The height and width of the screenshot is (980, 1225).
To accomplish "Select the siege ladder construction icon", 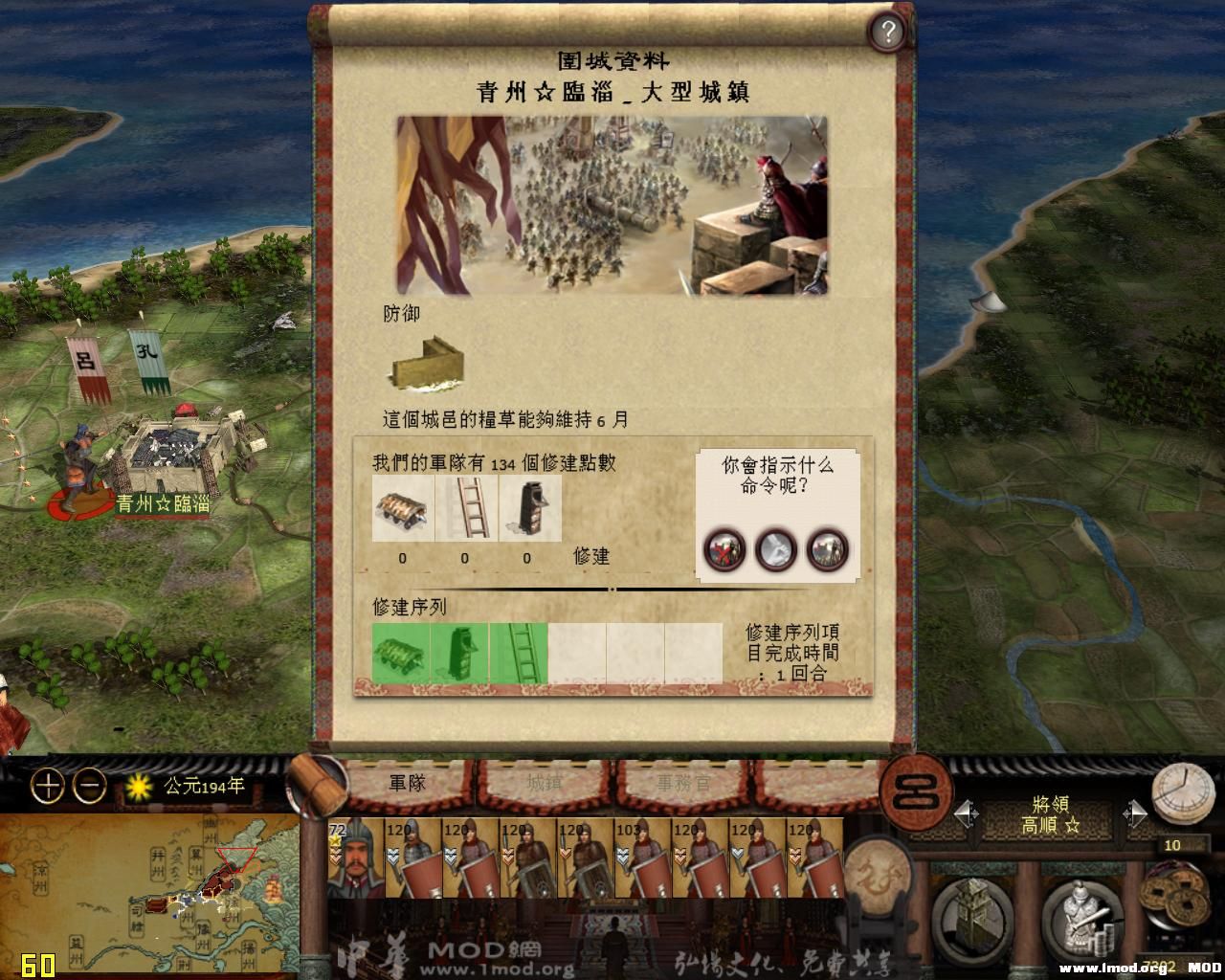I will click(x=465, y=508).
